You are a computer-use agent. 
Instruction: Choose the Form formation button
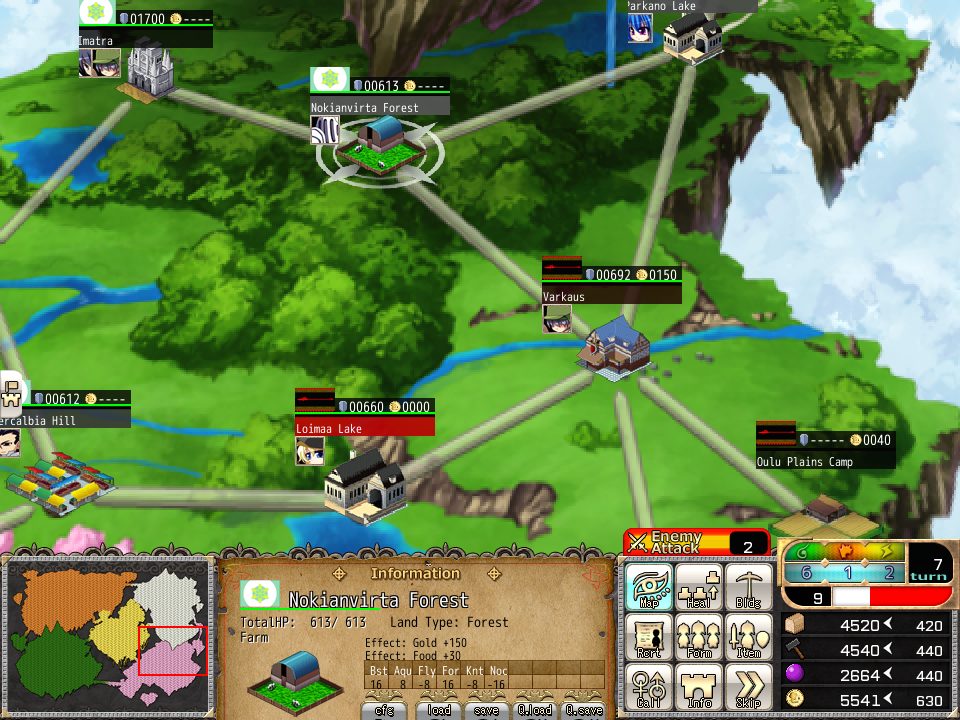[x=699, y=637]
